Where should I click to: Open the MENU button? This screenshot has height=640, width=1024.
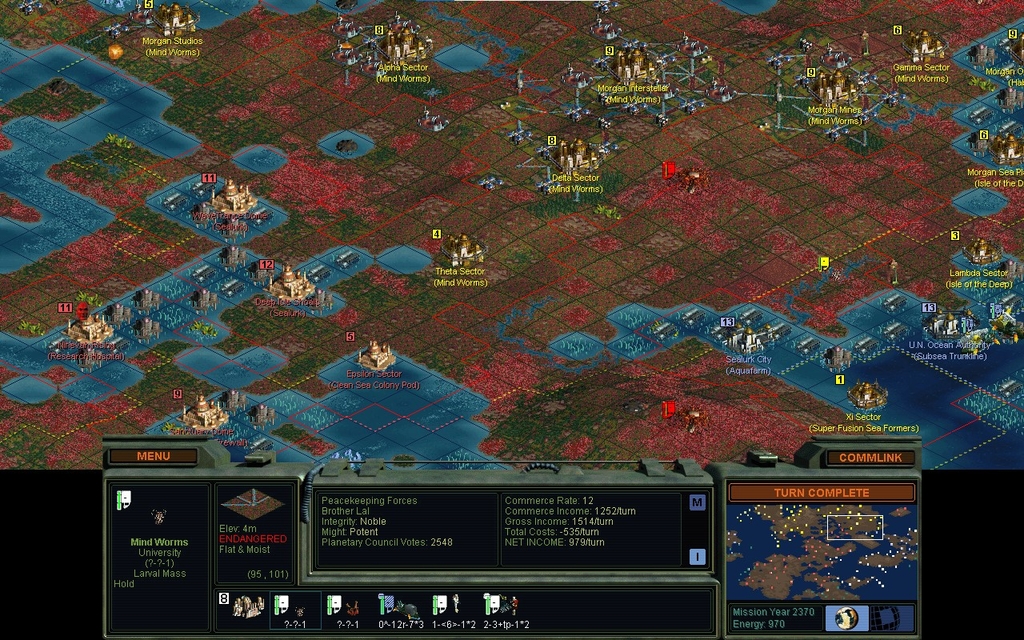click(x=153, y=456)
